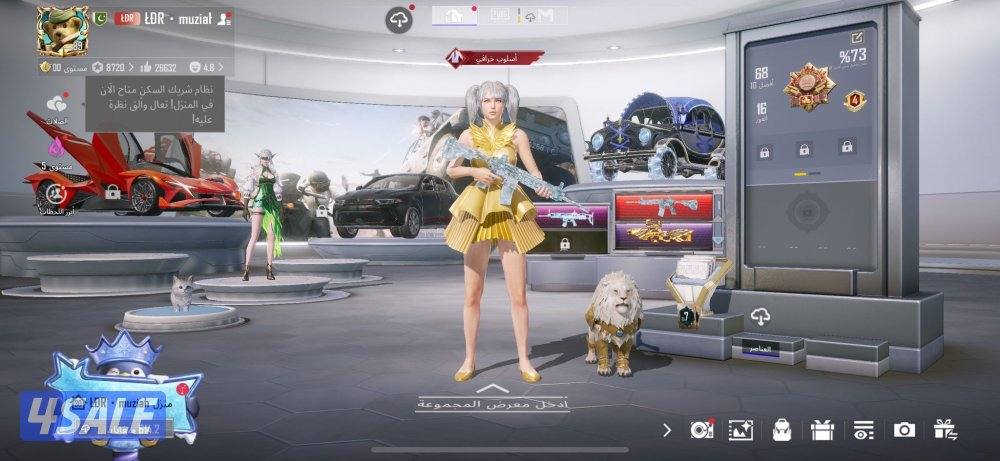Screen dimensions: 1000x461
Task: Toggle the display visibility eye icon
Action: 862,430
